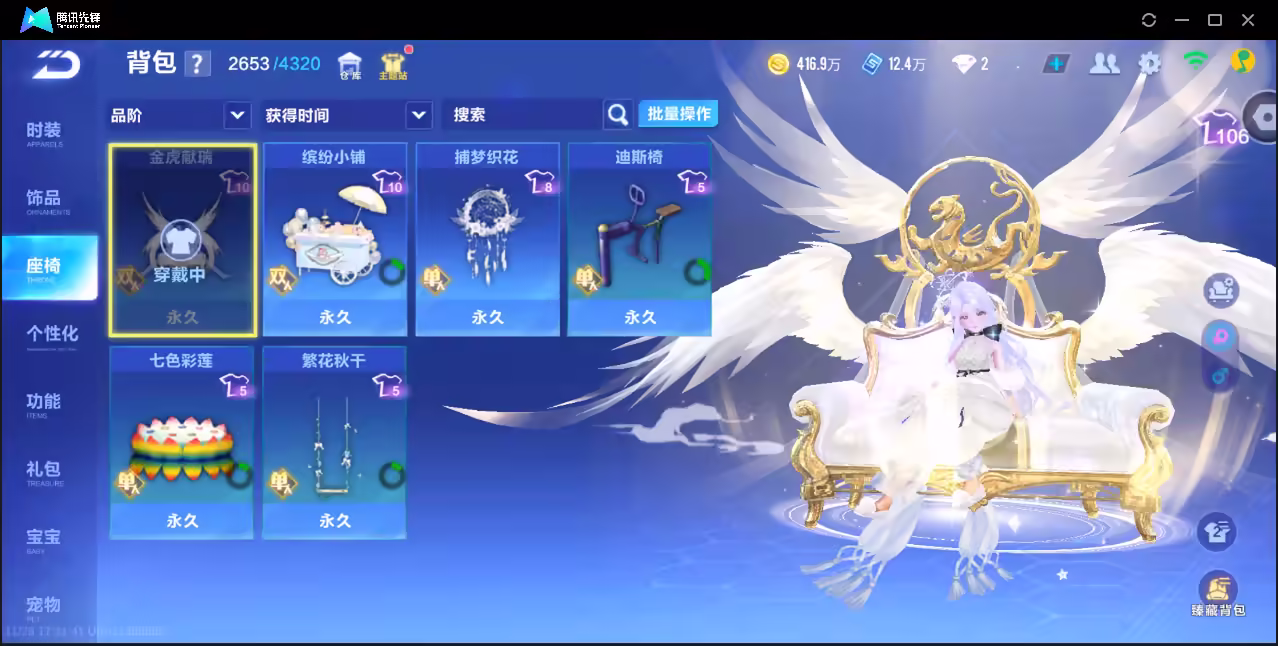
Task: Open the 饰品 category tab
Action: coord(44,200)
